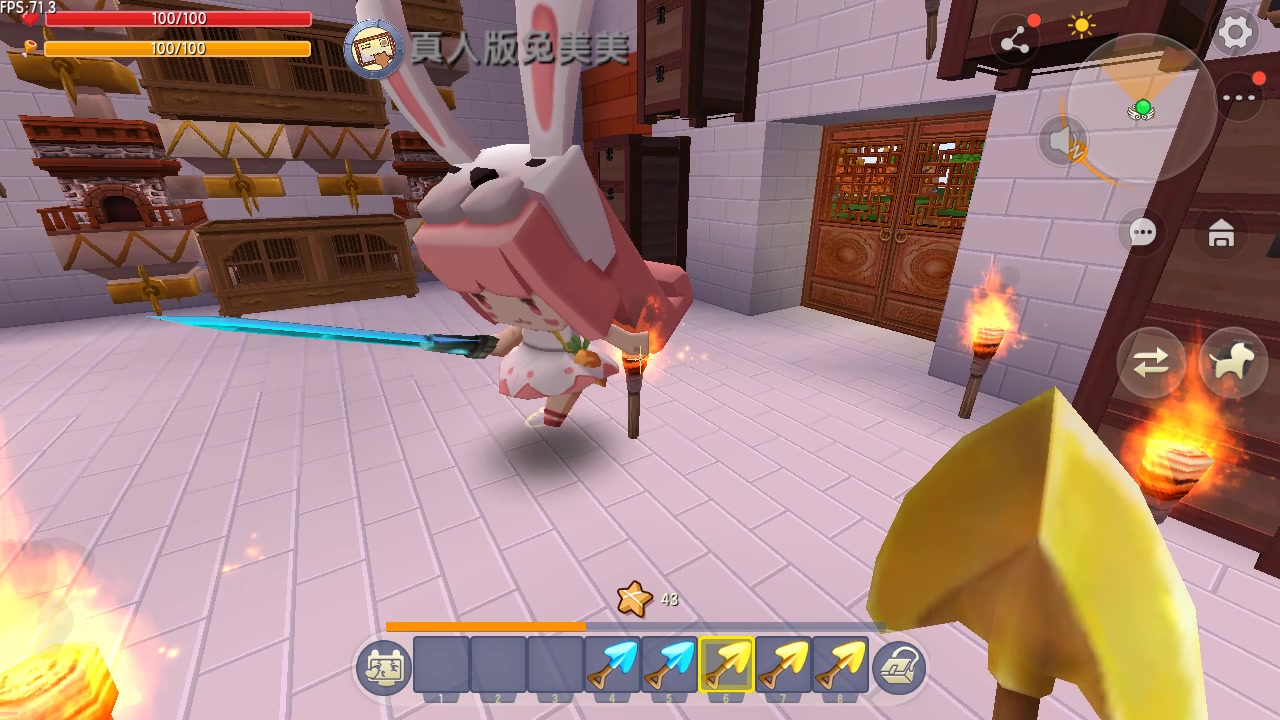This screenshot has height=720, width=1280.
Task: Tap the house home icon
Action: (1221, 234)
